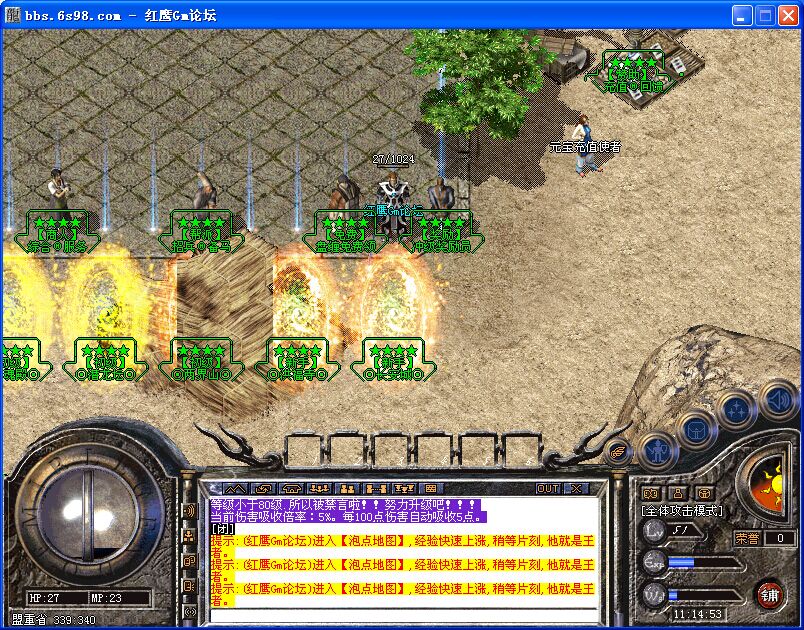Viewport: 804px width, 630px height.
Task: Toggle sound with the speaker button
Action: (777, 400)
